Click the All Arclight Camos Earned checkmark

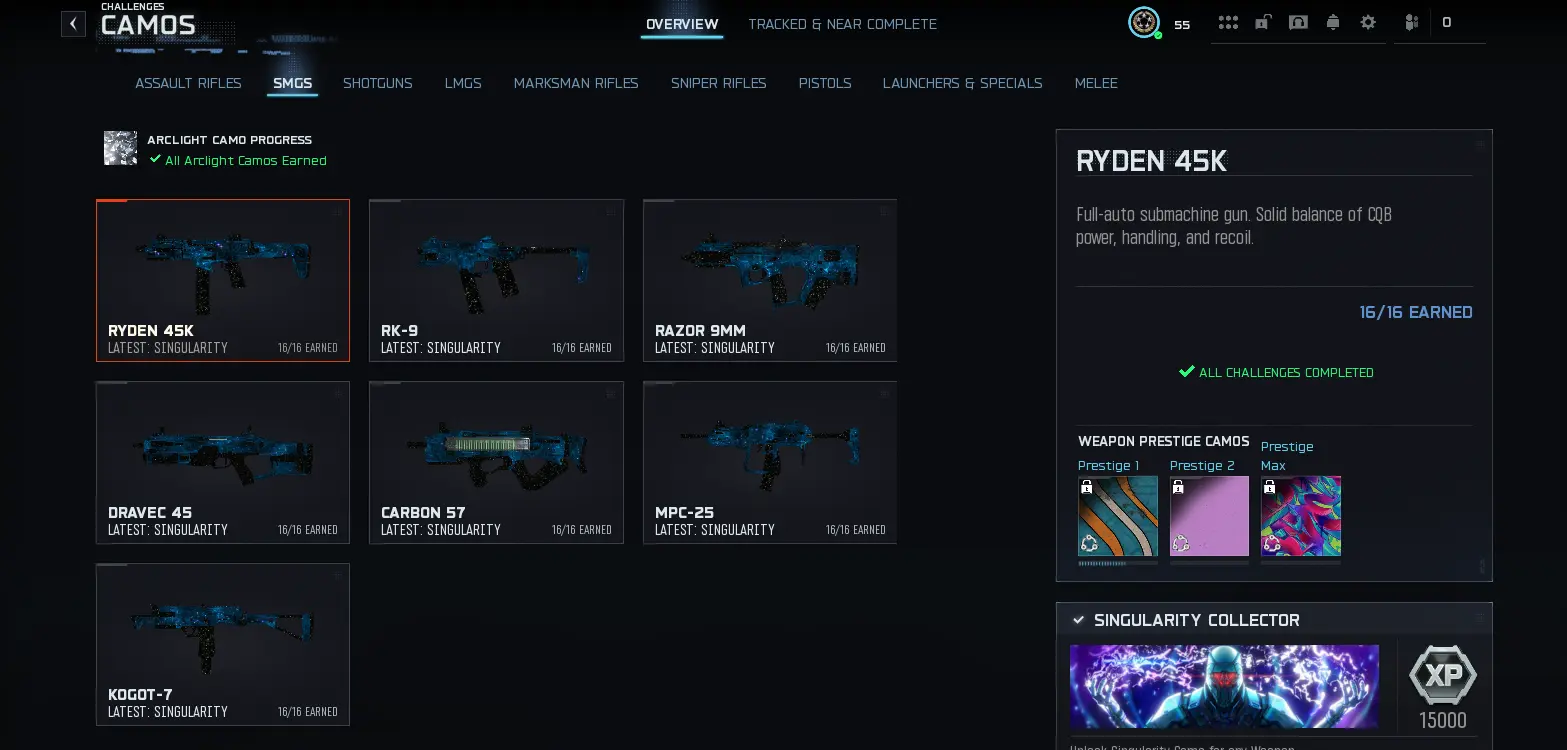pyautogui.click(x=155, y=159)
